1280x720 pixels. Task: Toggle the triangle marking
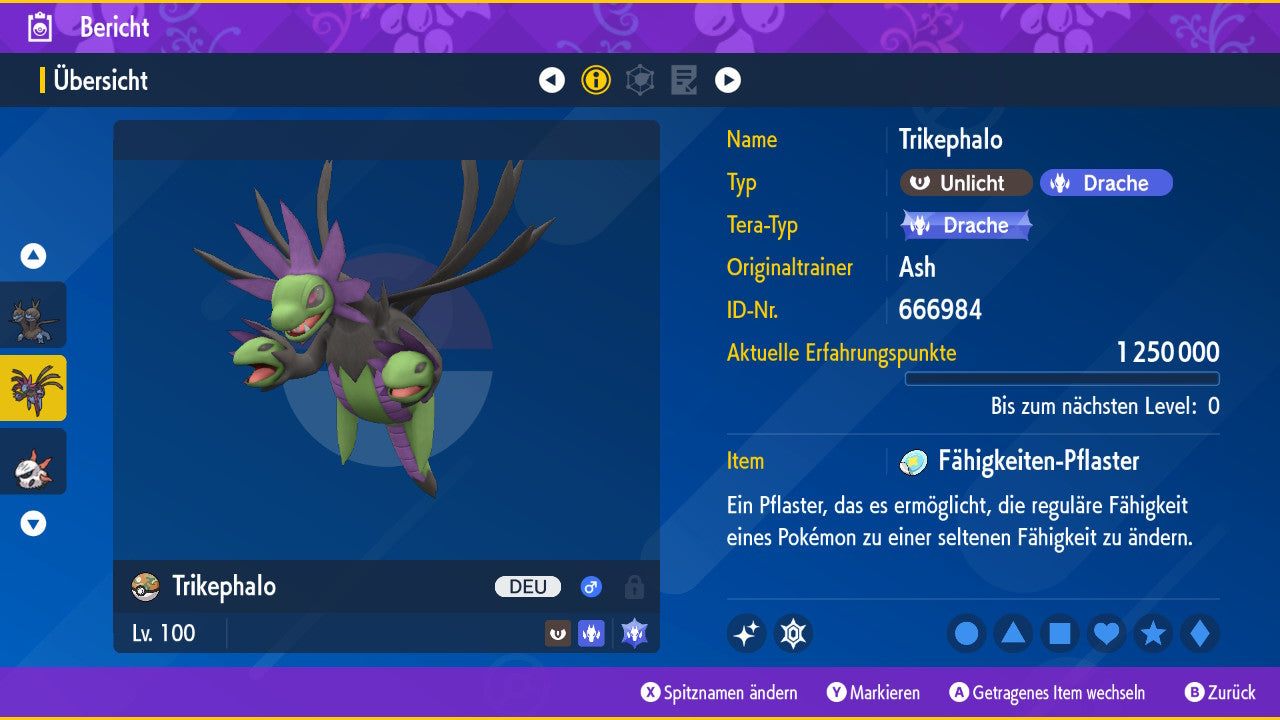pyautogui.click(x=1013, y=633)
